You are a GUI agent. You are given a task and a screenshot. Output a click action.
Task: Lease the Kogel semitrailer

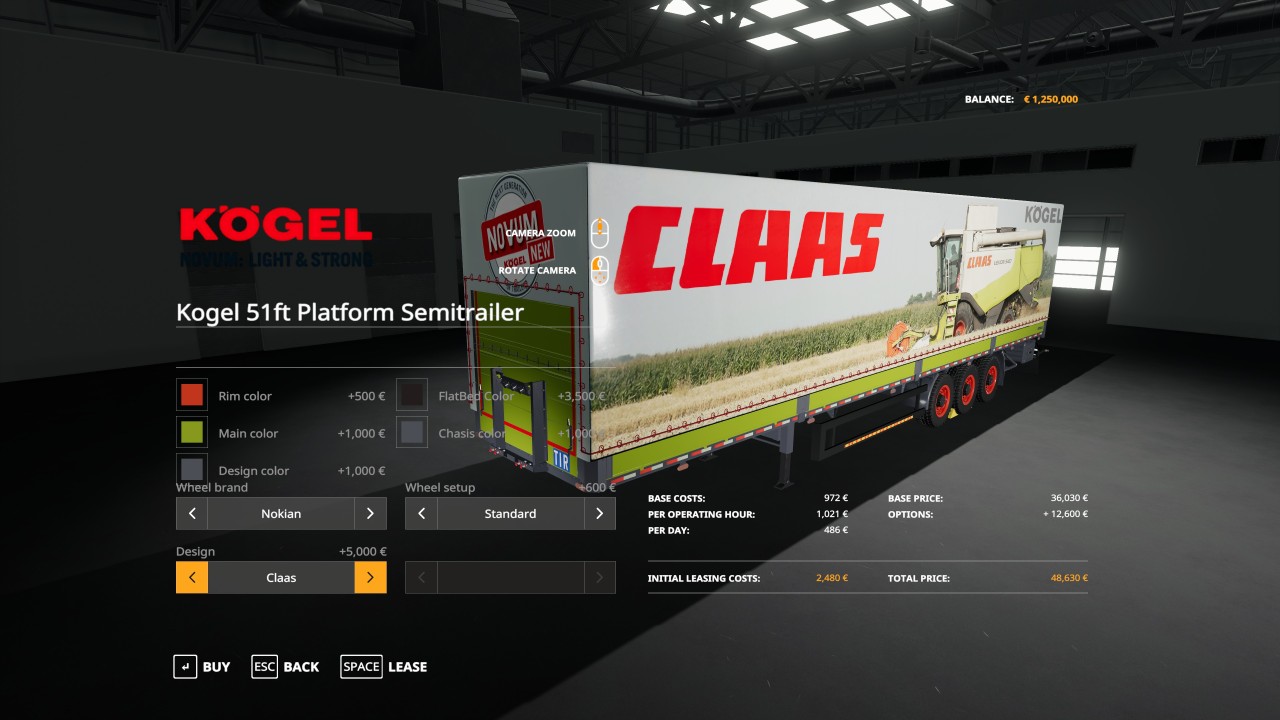coord(384,667)
